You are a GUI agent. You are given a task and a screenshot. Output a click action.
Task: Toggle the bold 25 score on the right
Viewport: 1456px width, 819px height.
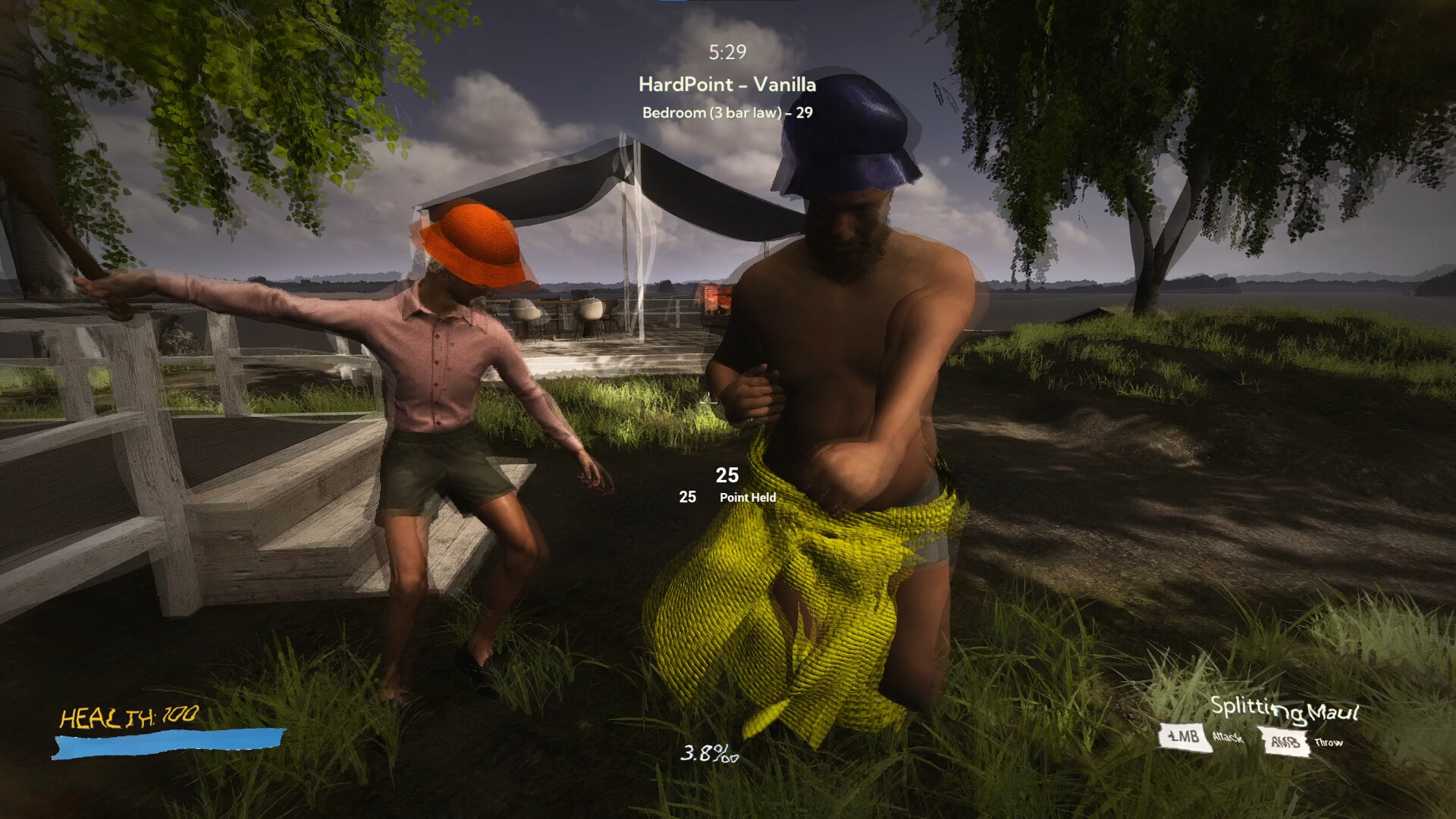(726, 475)
